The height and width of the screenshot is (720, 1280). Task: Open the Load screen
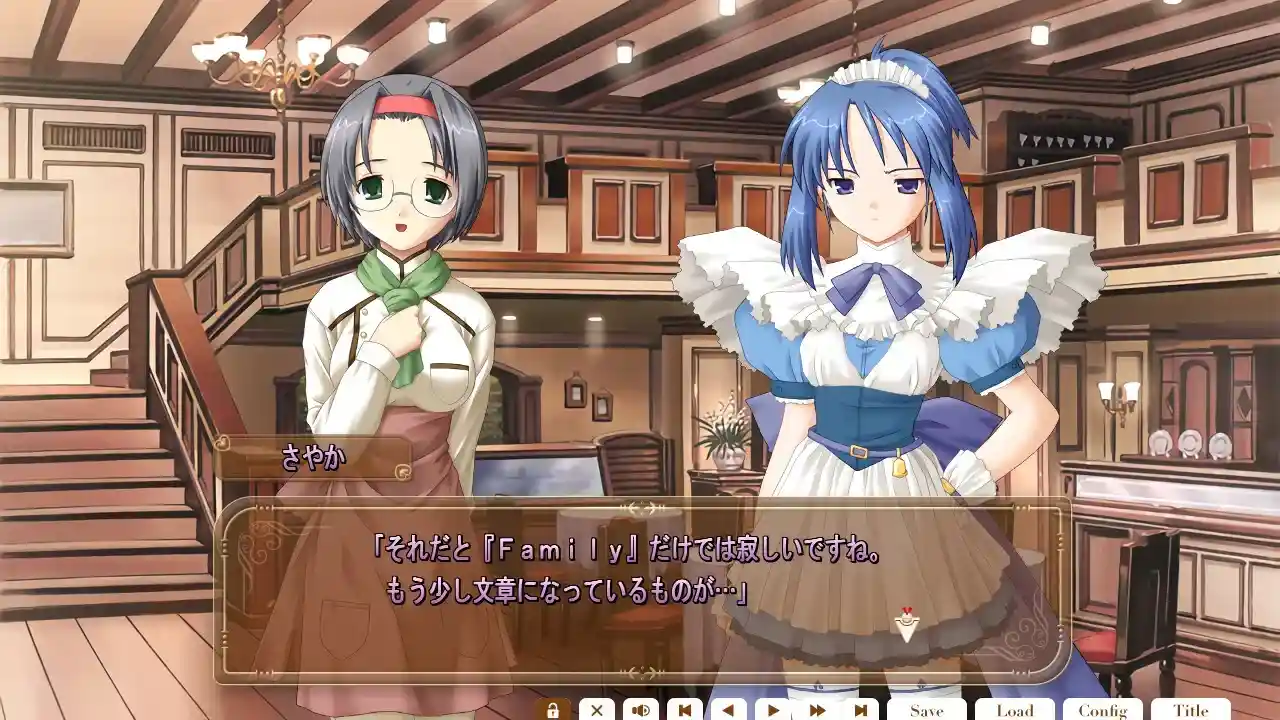click(1016, 708)
